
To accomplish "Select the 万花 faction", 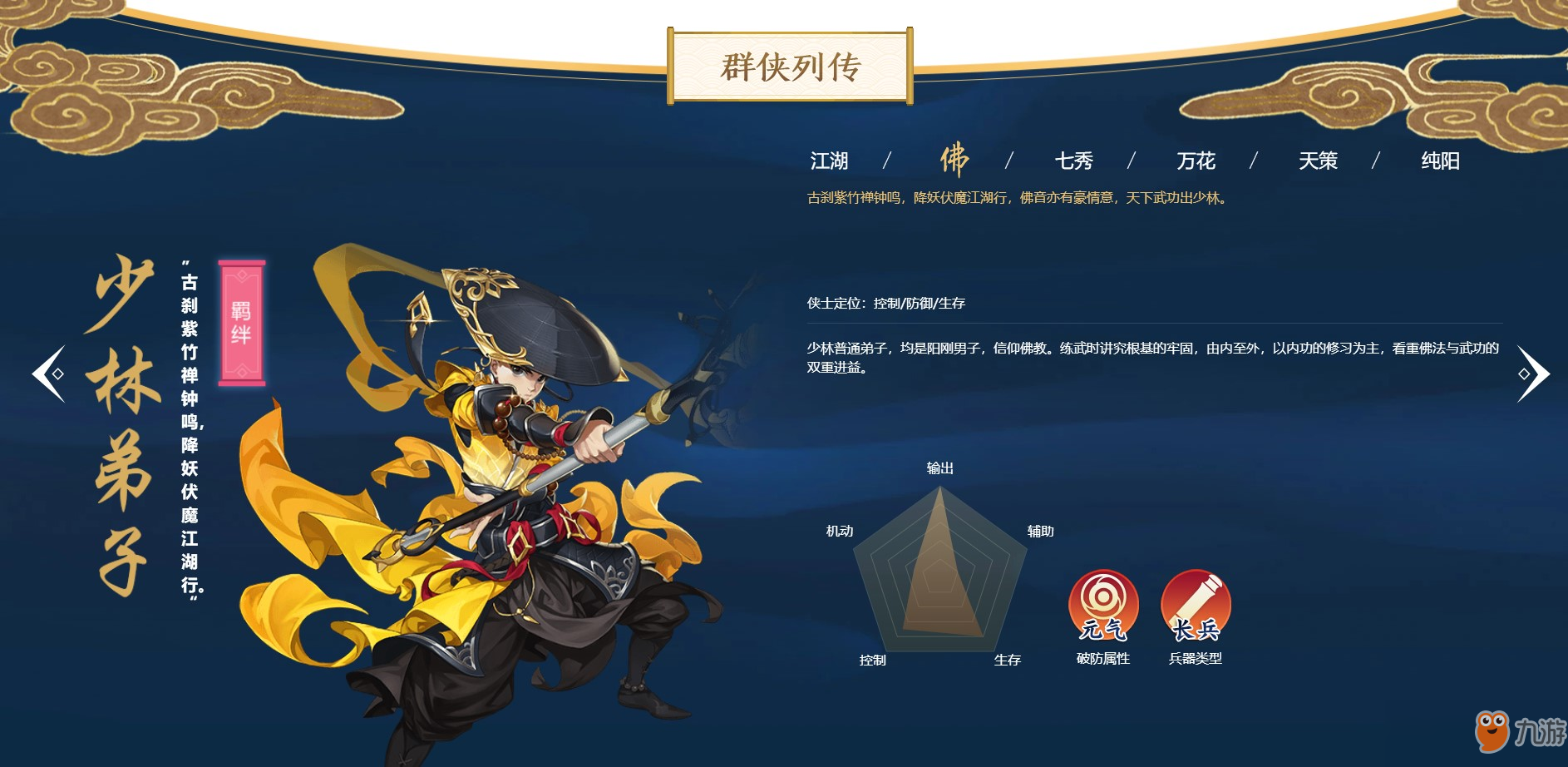I will coord(1196,161).
